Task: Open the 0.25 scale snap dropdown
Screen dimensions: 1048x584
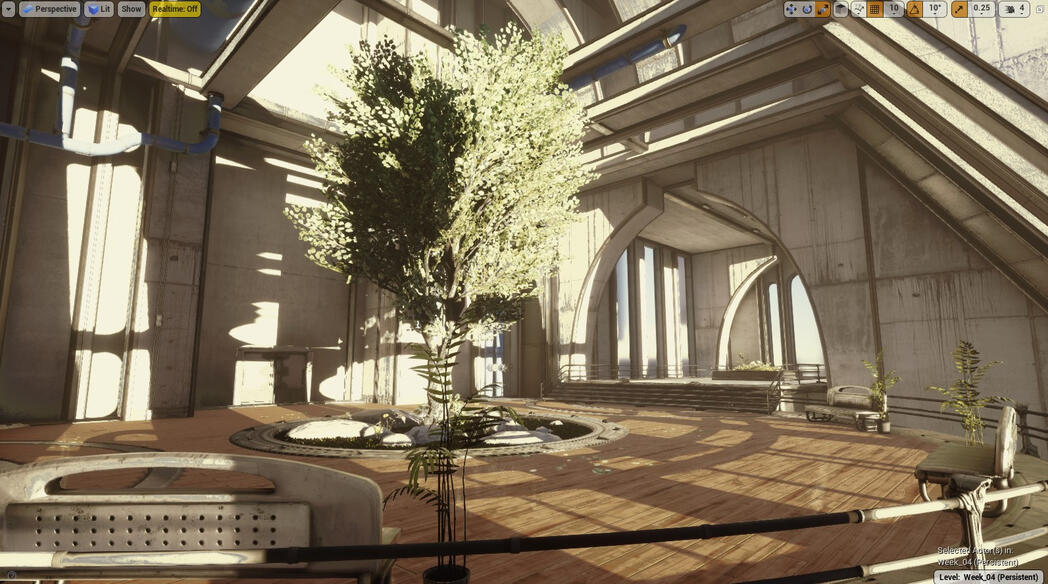Action: tap(982, 9)
